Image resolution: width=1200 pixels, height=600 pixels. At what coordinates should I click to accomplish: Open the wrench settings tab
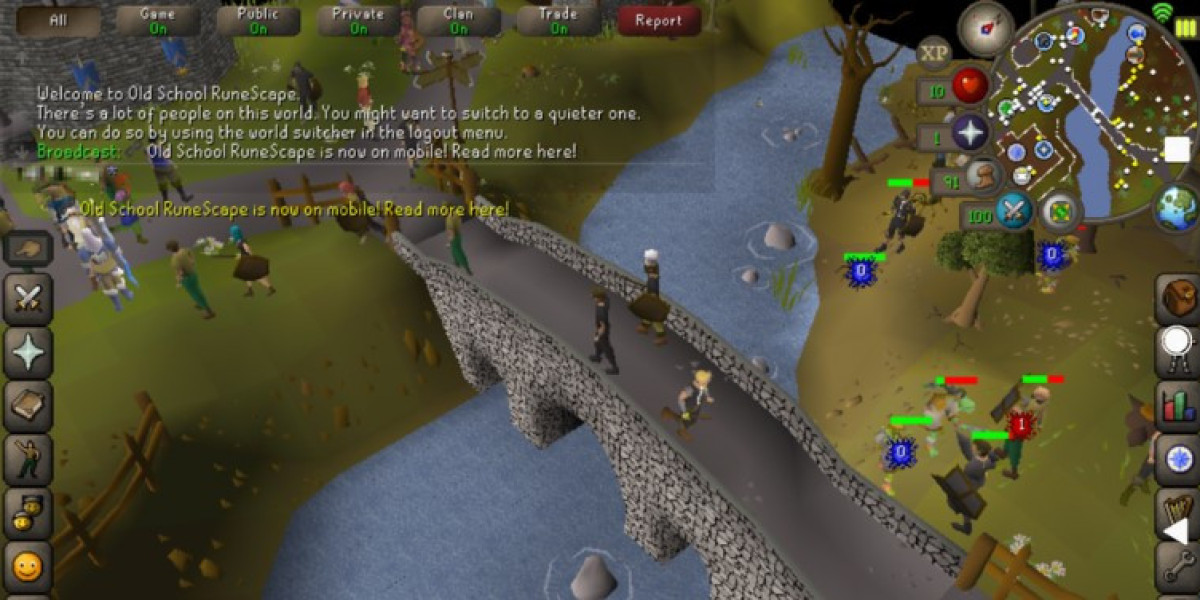pyautogui.click(x=1178, y=568)
